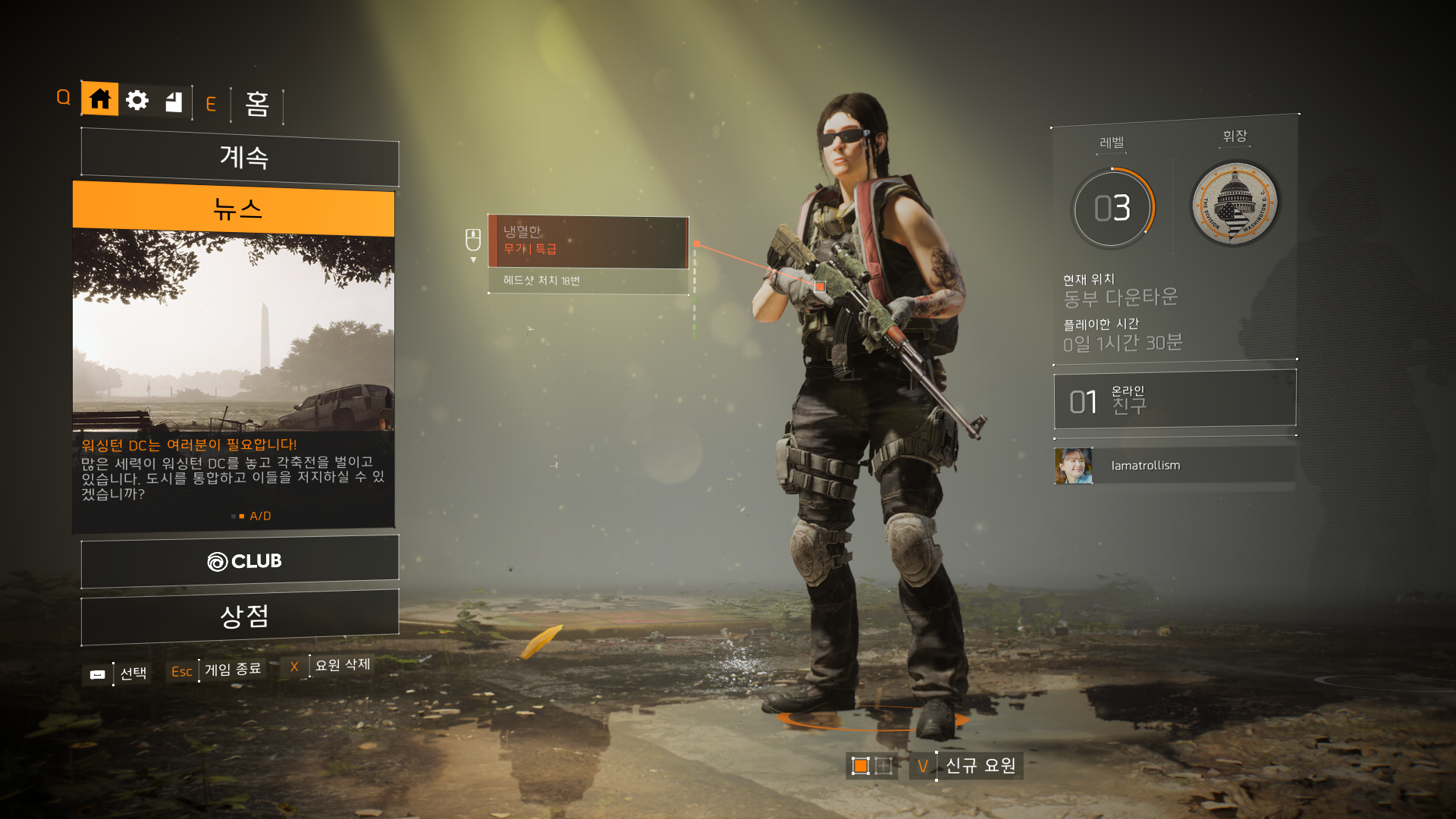Select the Home tab icon

point(99,99)
